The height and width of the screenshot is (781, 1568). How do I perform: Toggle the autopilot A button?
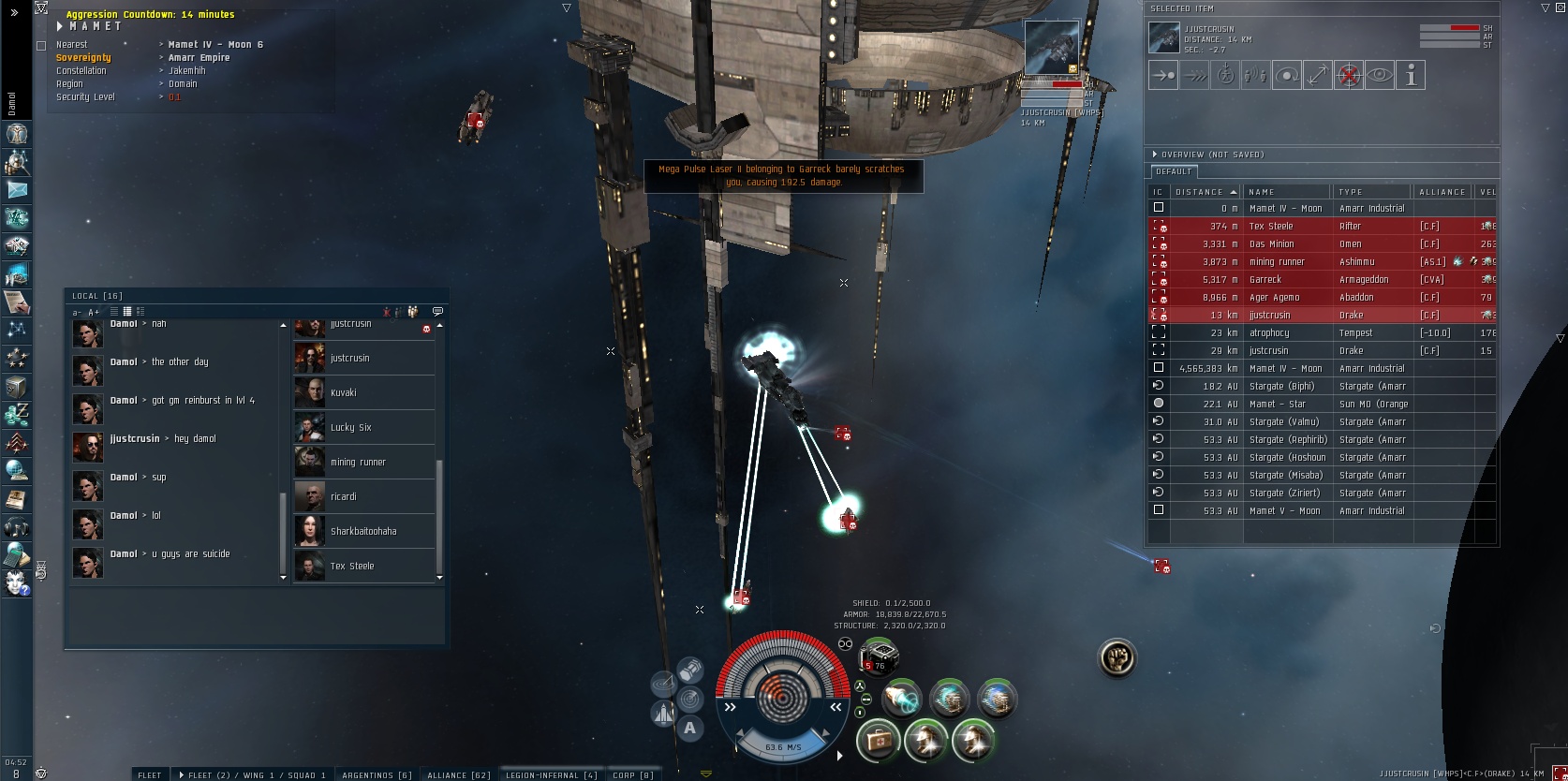click(x=690, y=728)
